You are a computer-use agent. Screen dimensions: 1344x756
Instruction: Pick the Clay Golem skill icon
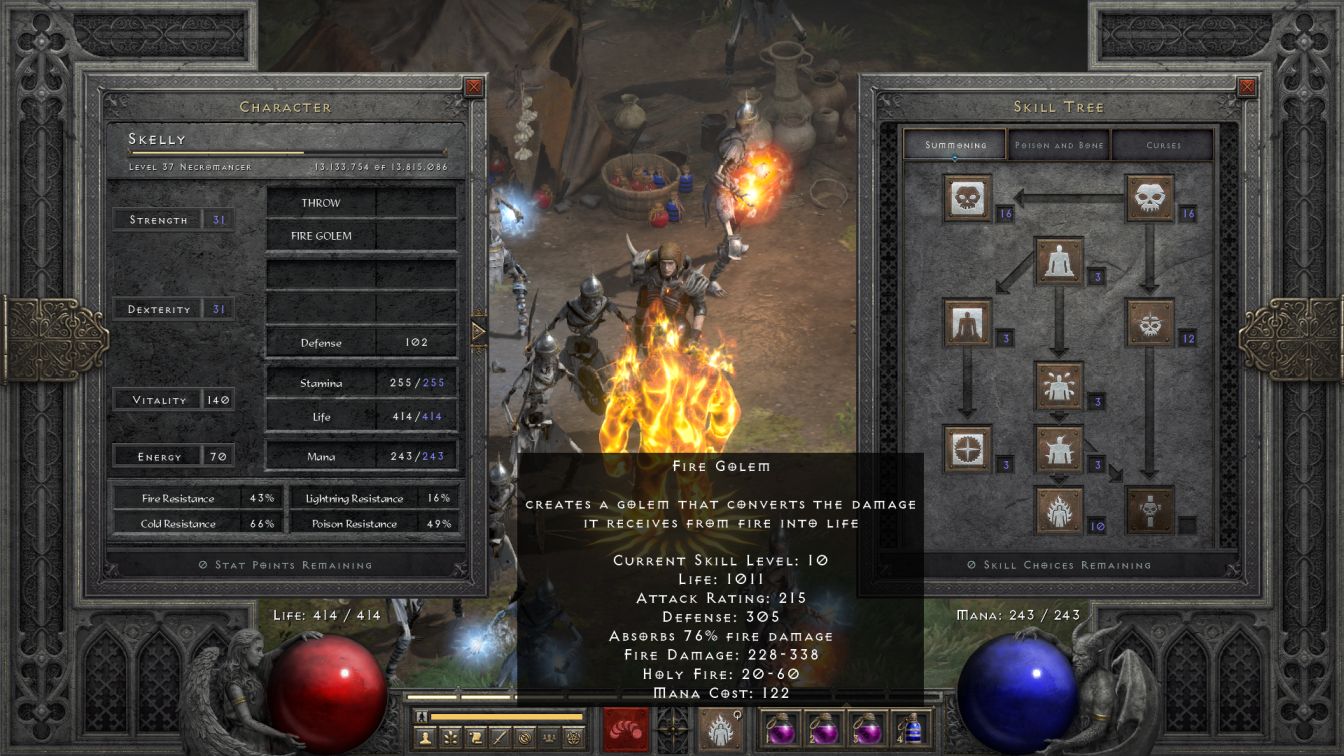click(1059, 261)
